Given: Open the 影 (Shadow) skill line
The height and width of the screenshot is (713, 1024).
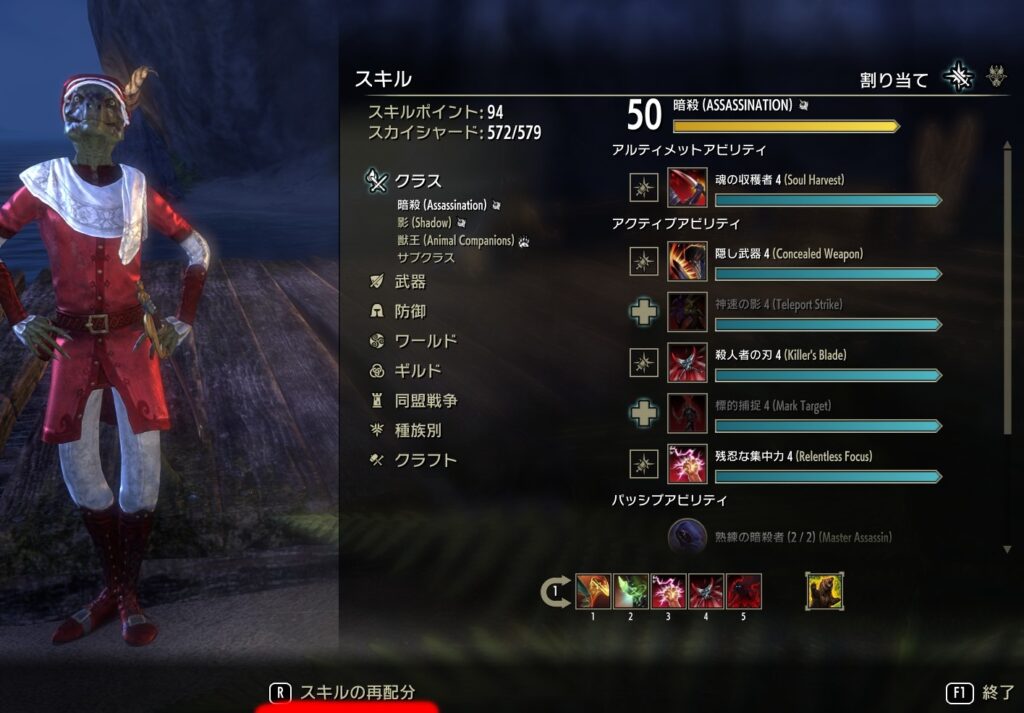Looking at the screenshot, I should click(x=424, y=223).
